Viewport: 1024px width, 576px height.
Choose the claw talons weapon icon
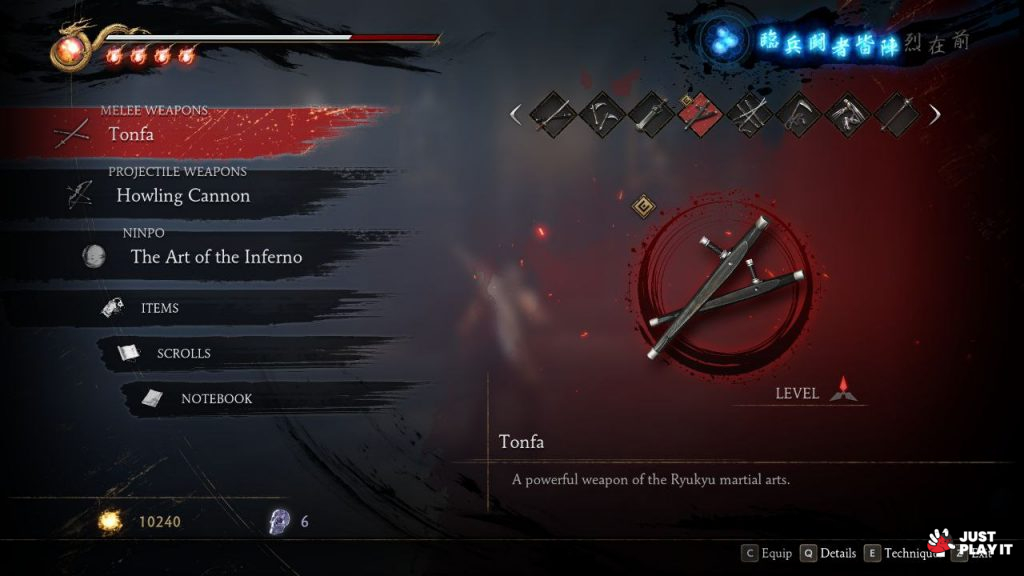[x=847, y=114]
